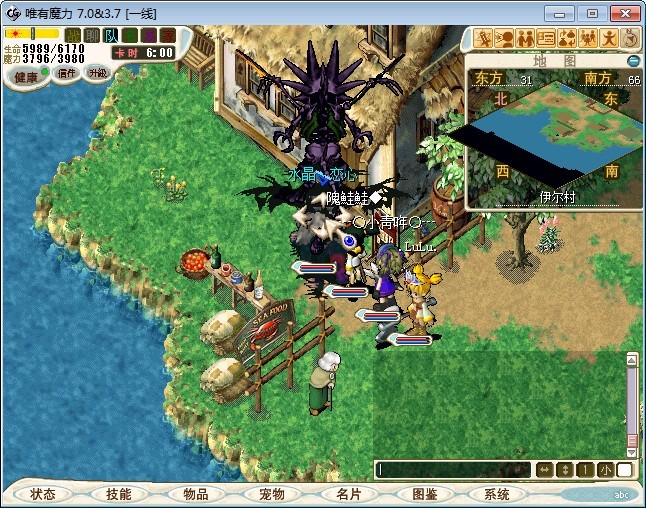
Task: Open the 图鉴 album menu
Action: pos(424,494)
